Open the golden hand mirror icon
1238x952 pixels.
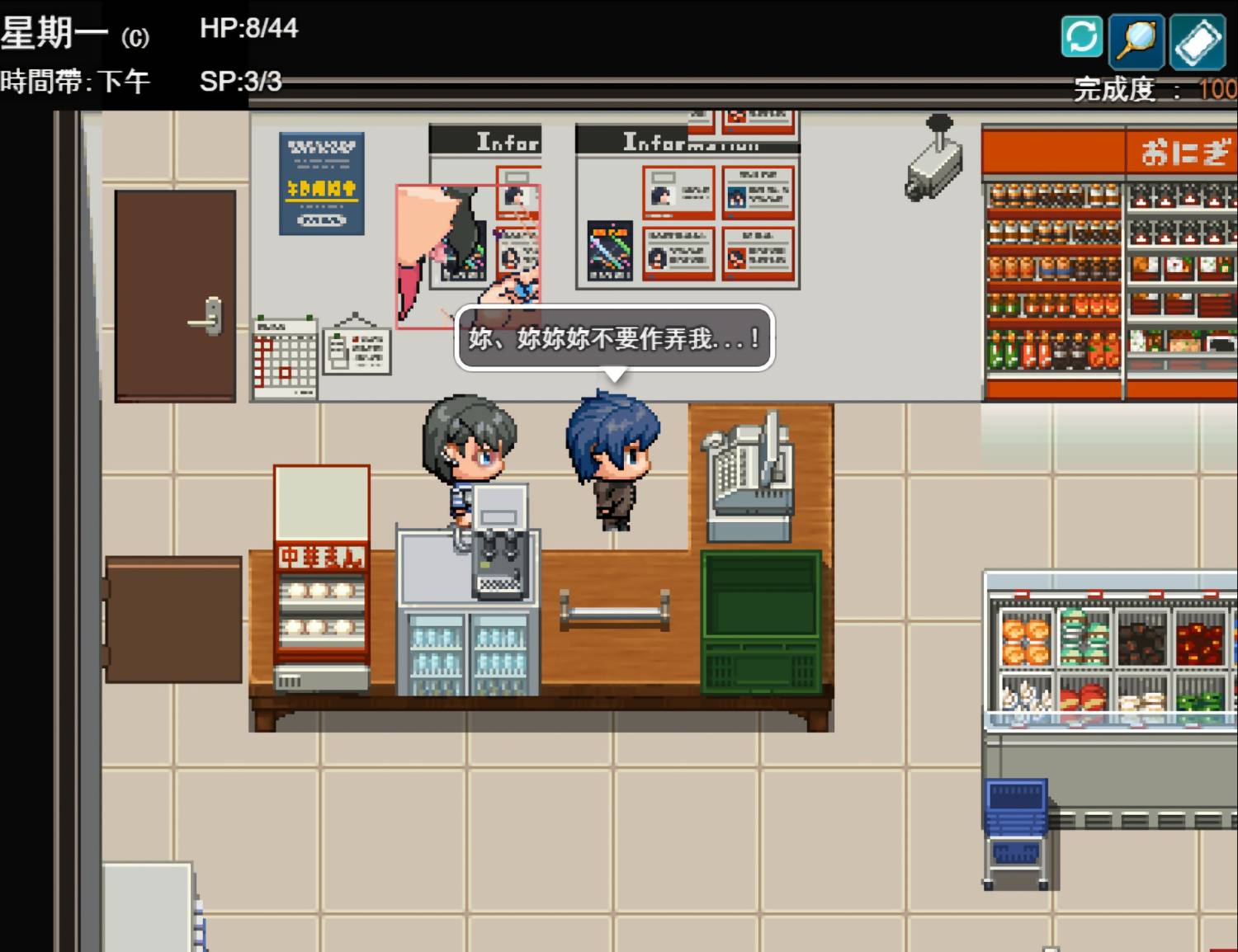tap(1136, 40)
